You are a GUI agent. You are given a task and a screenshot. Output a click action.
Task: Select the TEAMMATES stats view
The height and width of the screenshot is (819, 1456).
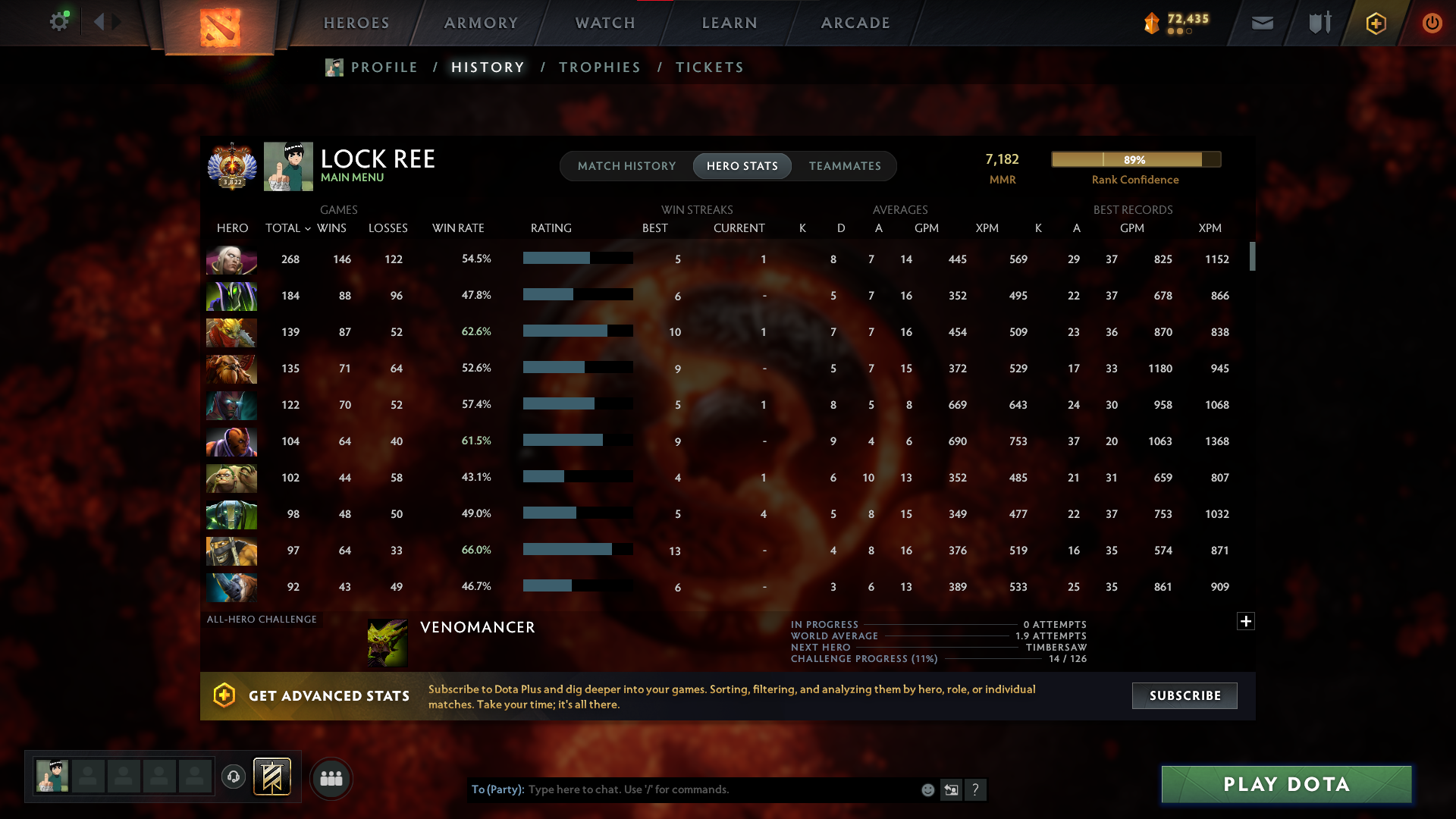[845, 165]
